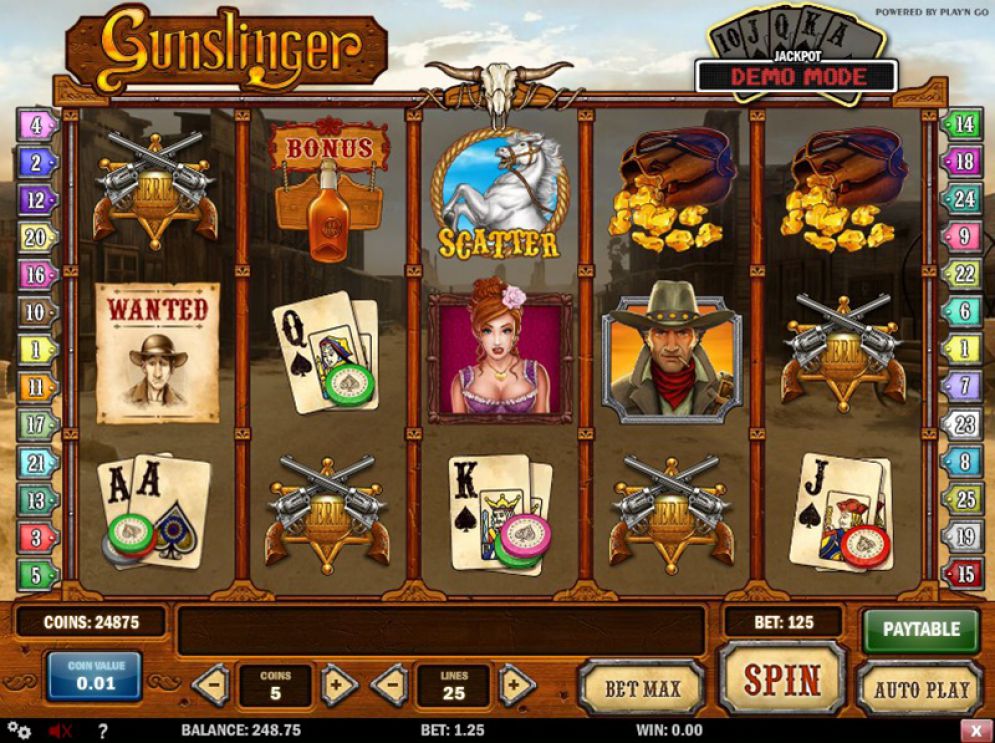Viewport: 995px width, 743px height.
Task: Add more active lines
Action: (x=515, y=686)
